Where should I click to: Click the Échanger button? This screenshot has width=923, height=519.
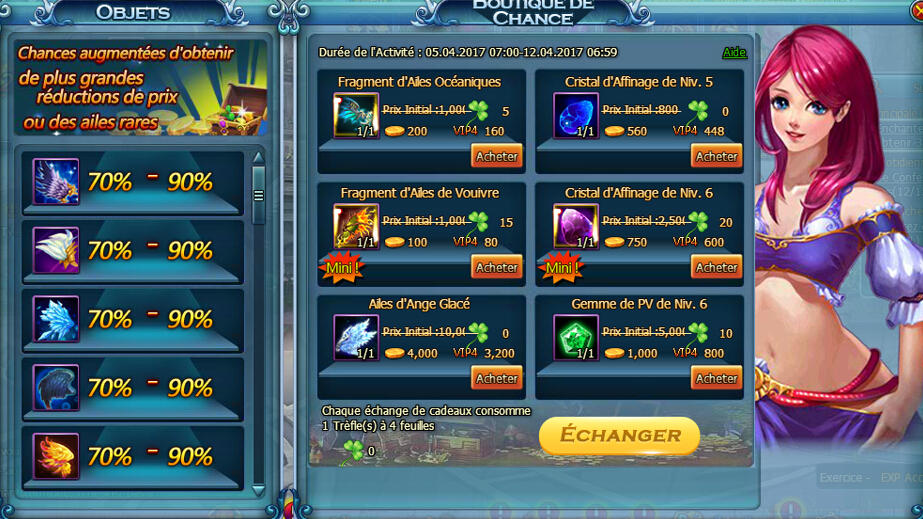click(619, 435)
